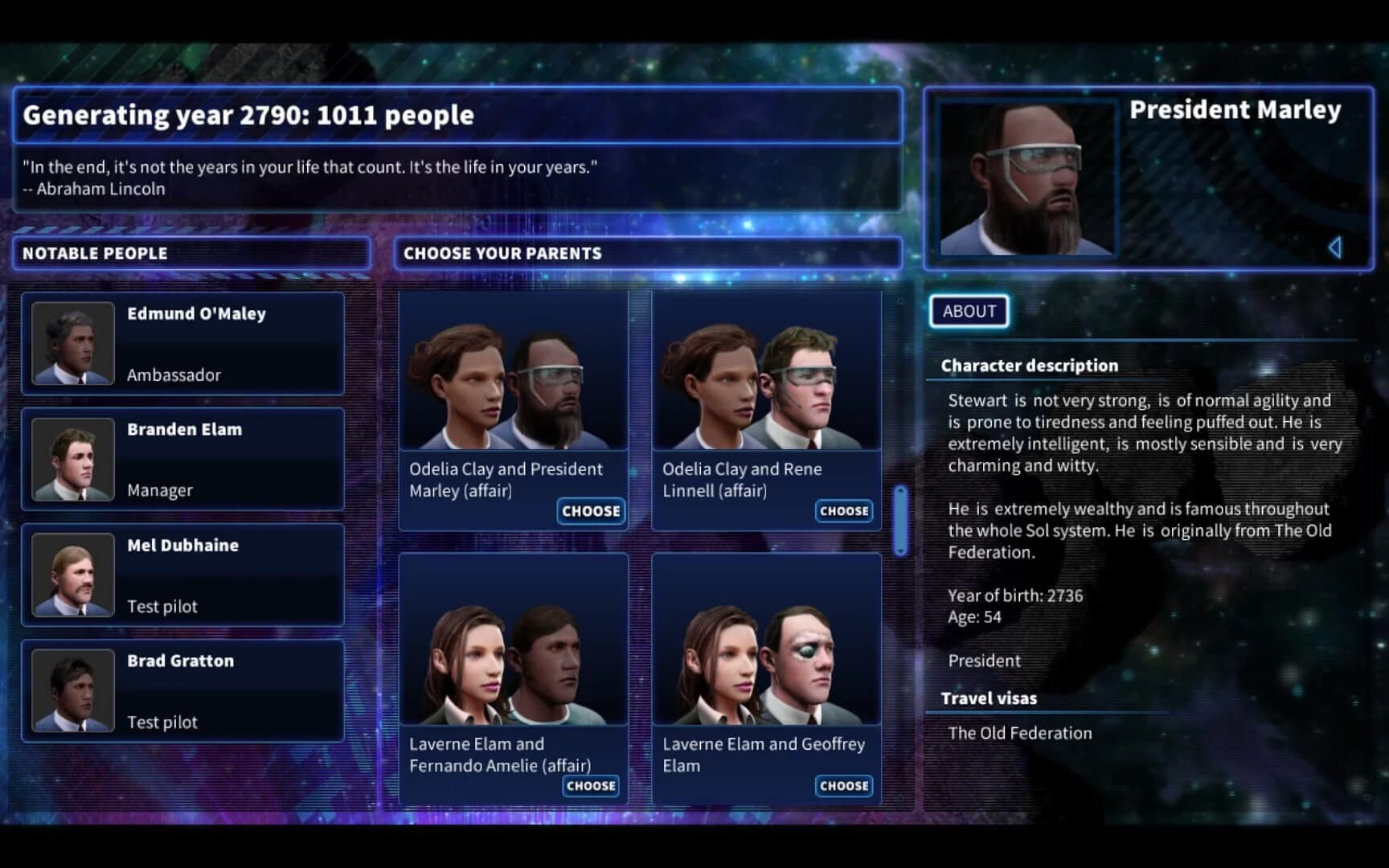
Task: Choose Odelia Clay and Rene Linnell as parents
Action: [x=843, y=511]
